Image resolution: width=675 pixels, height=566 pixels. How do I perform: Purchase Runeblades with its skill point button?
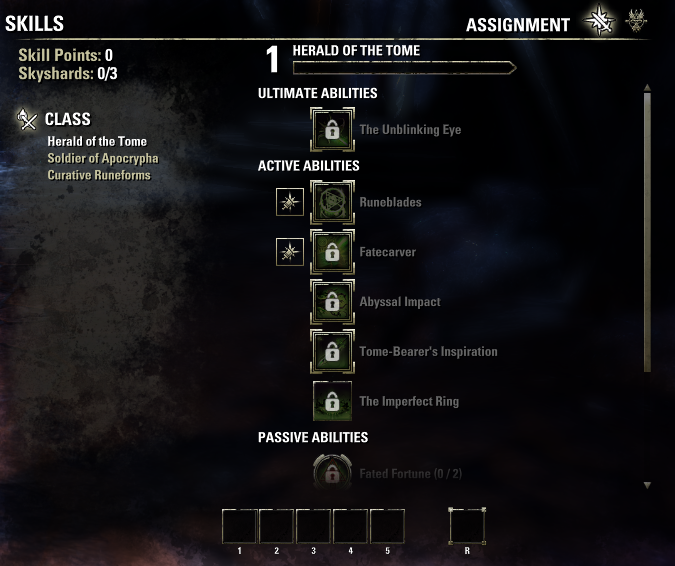pos(289,202)
